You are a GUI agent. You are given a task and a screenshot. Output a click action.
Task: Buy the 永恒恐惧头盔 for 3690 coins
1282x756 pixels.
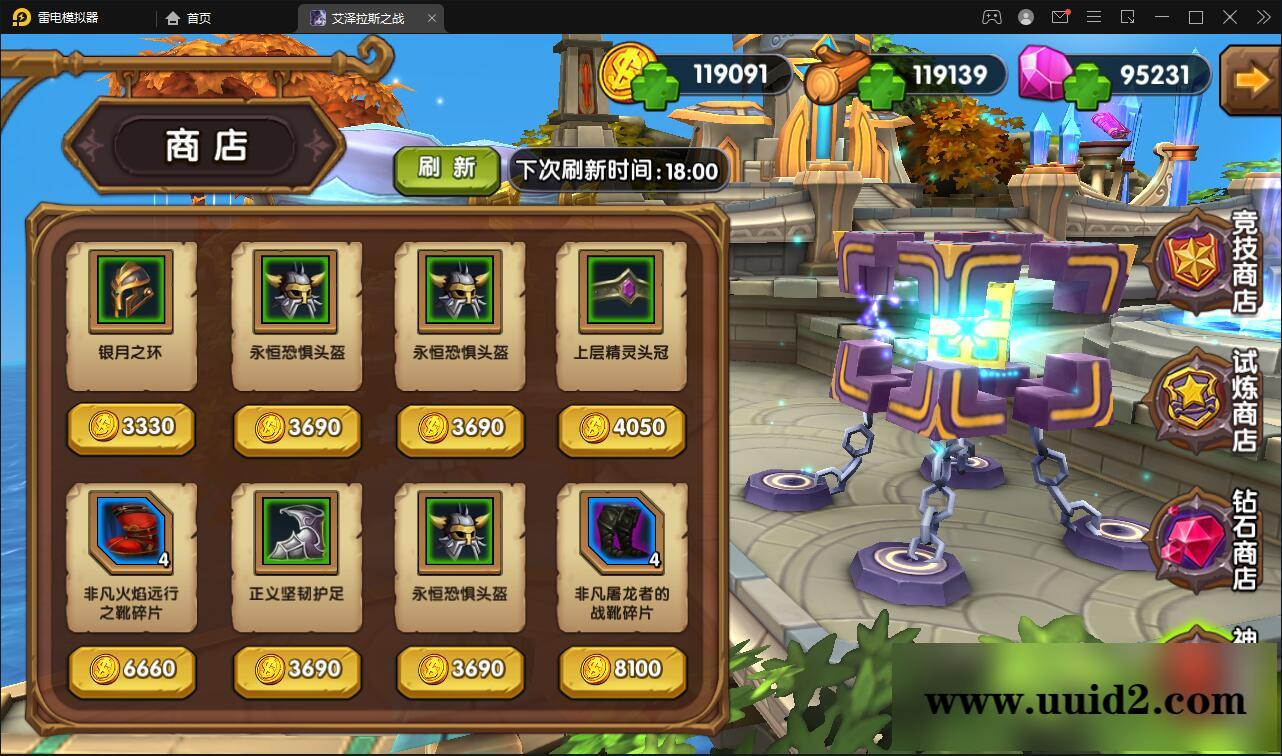point(295,430)
